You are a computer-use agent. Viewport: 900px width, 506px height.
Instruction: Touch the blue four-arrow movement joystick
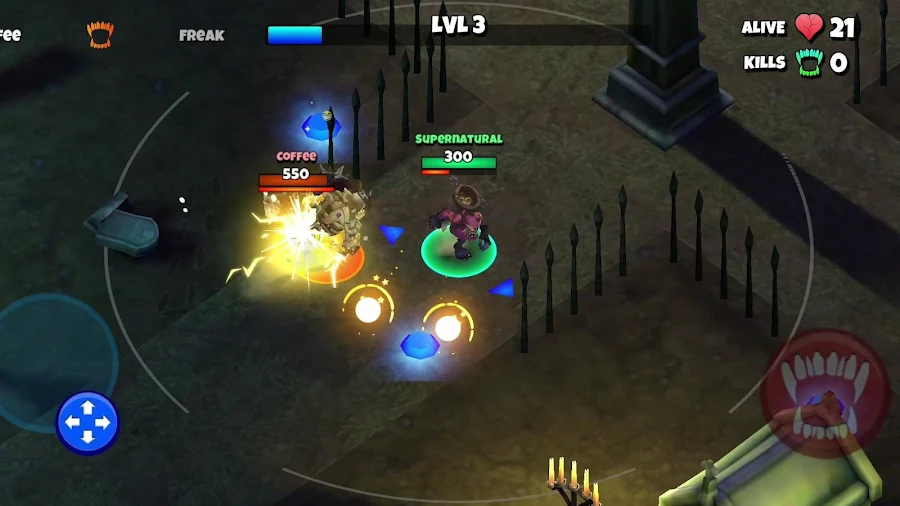point(88,422)
